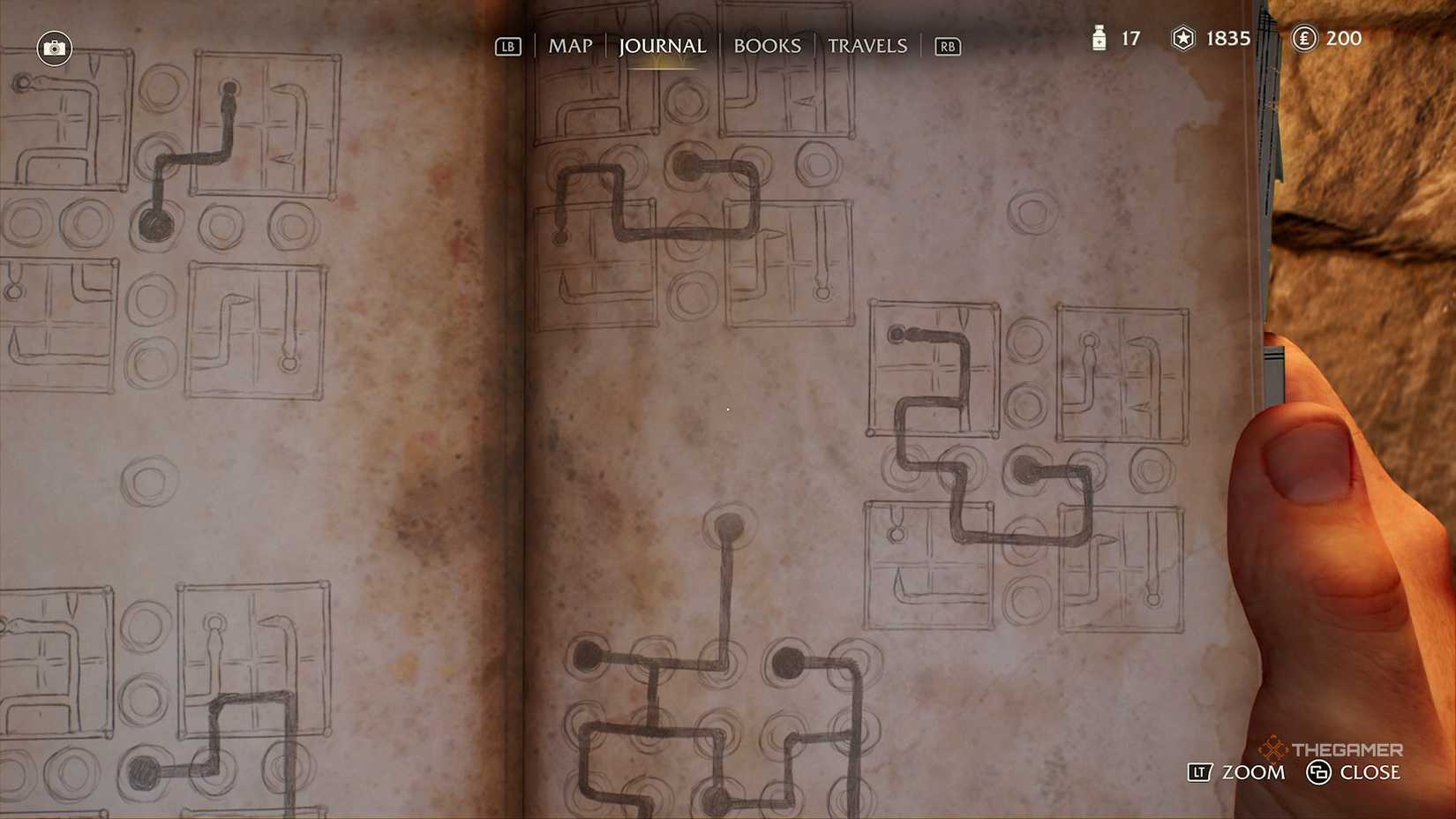The width and height of the screenshot is (1456, 819).
Task: Click the pound sterling currency icon
Action: pyautogui.click(x=1304, y=39)
